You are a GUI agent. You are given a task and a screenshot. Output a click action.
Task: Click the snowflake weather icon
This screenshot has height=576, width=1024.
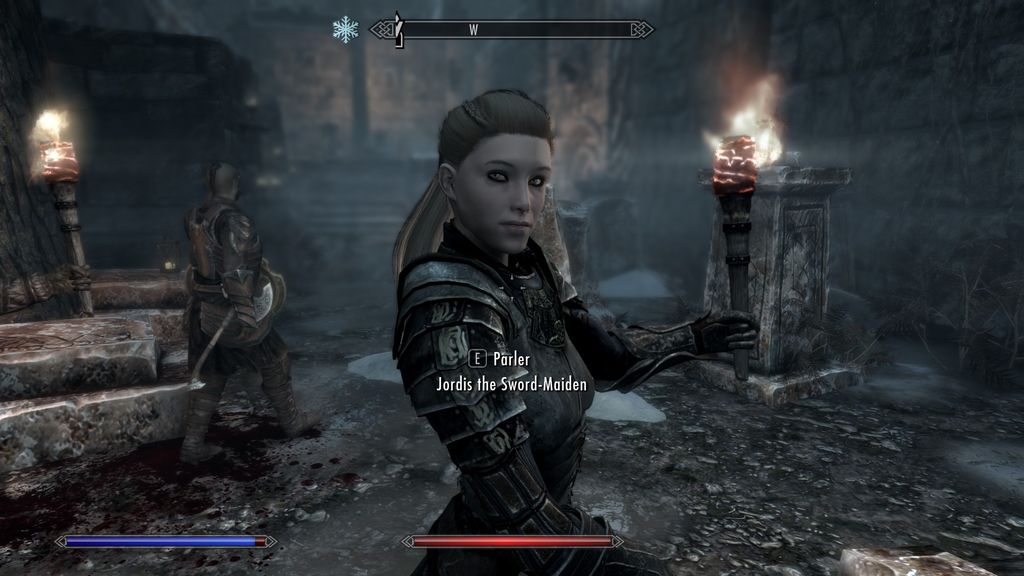(345, 30)
